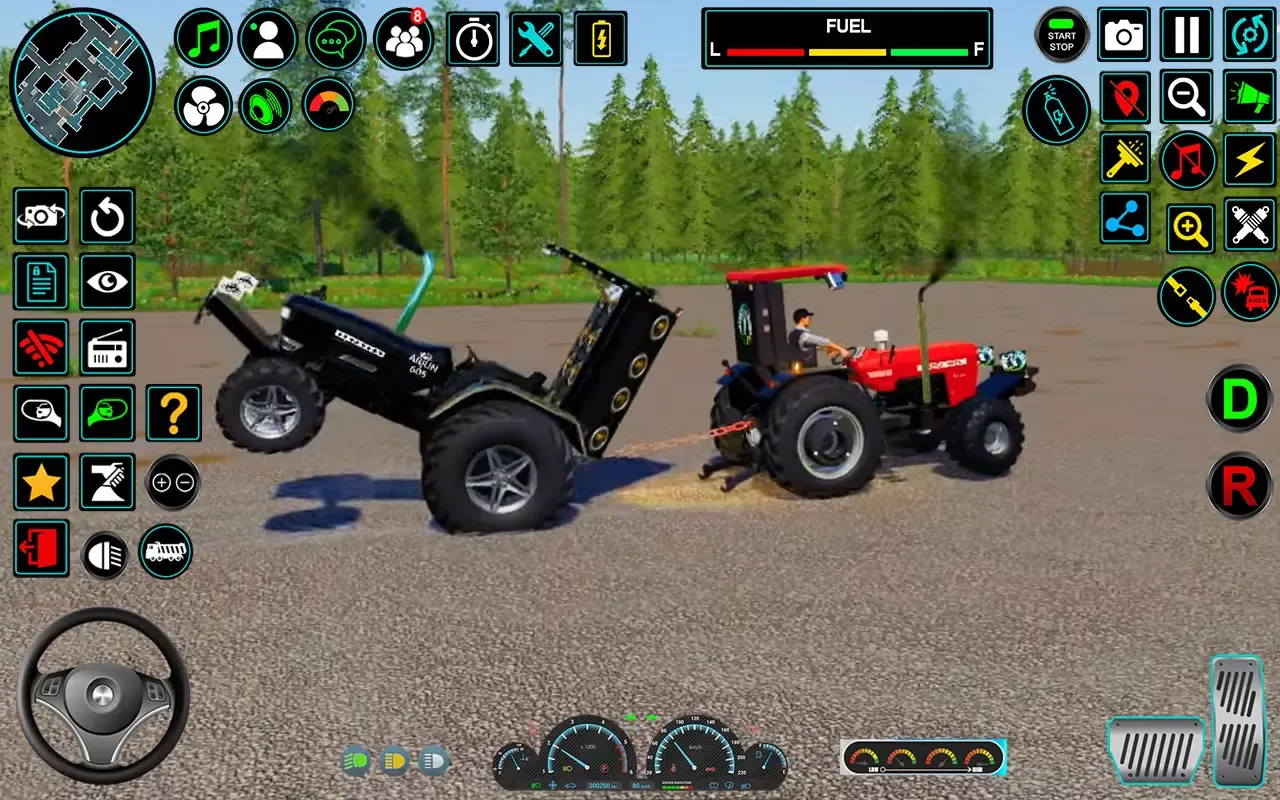Activate the nitro spray boost
Image resolution: width=1280 pixels, height=800 pixels.
[1056, 110]
